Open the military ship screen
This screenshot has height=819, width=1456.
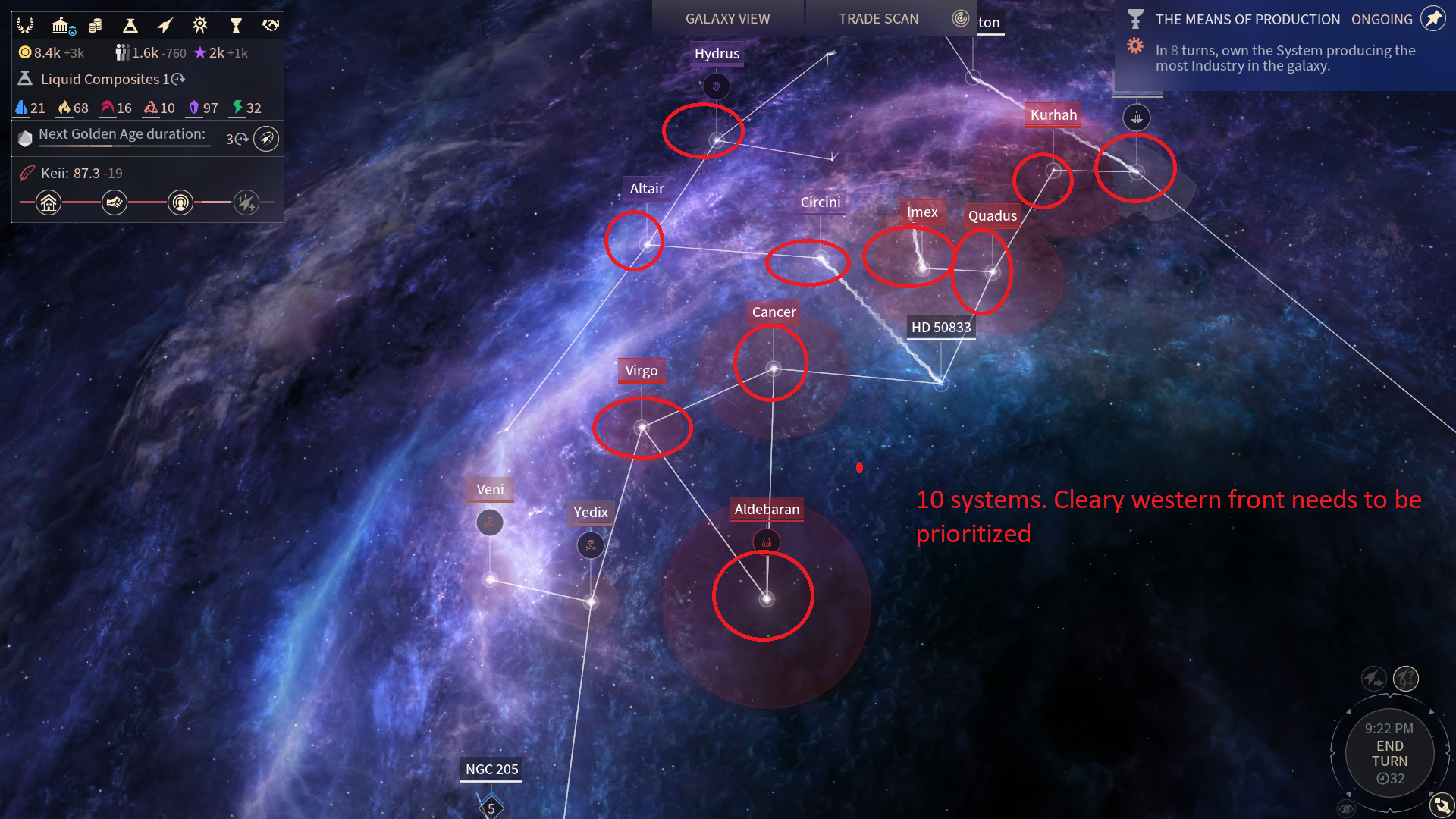tap(165, 26)
